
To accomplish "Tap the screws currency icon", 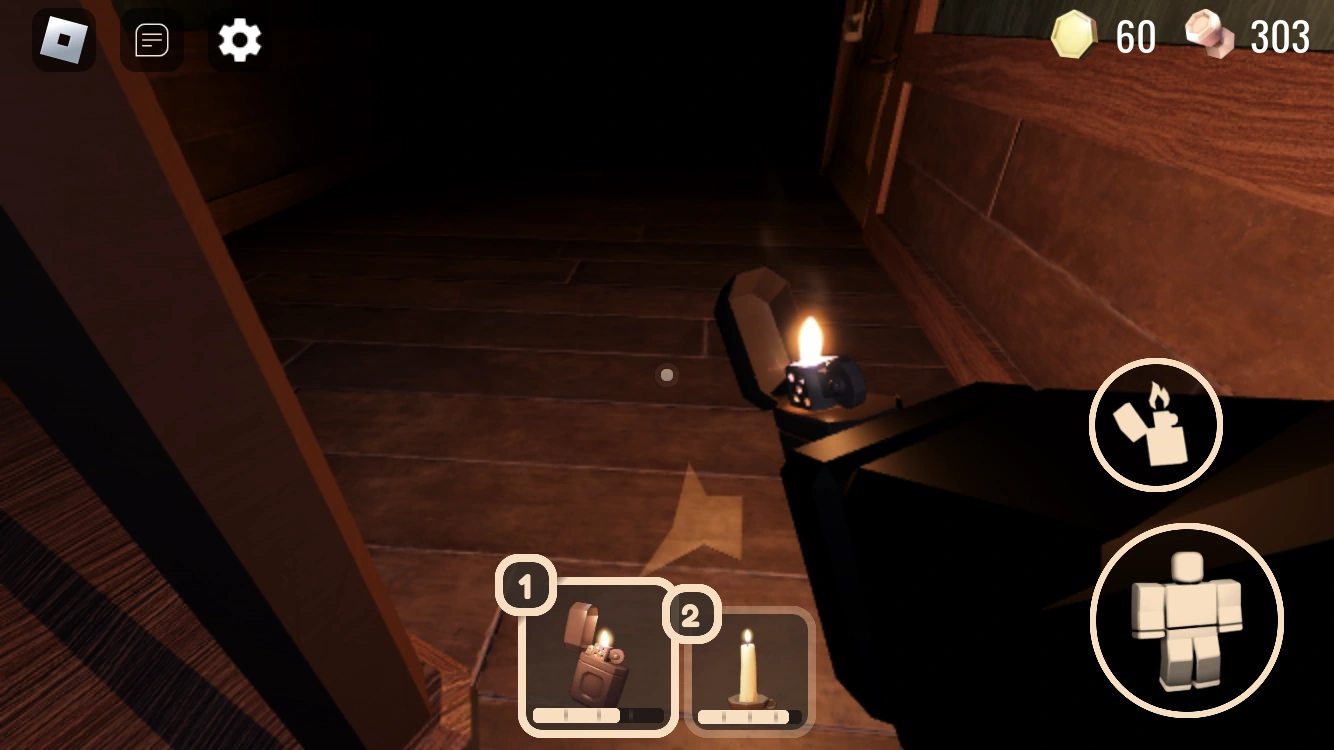I will click(1211, 37).
